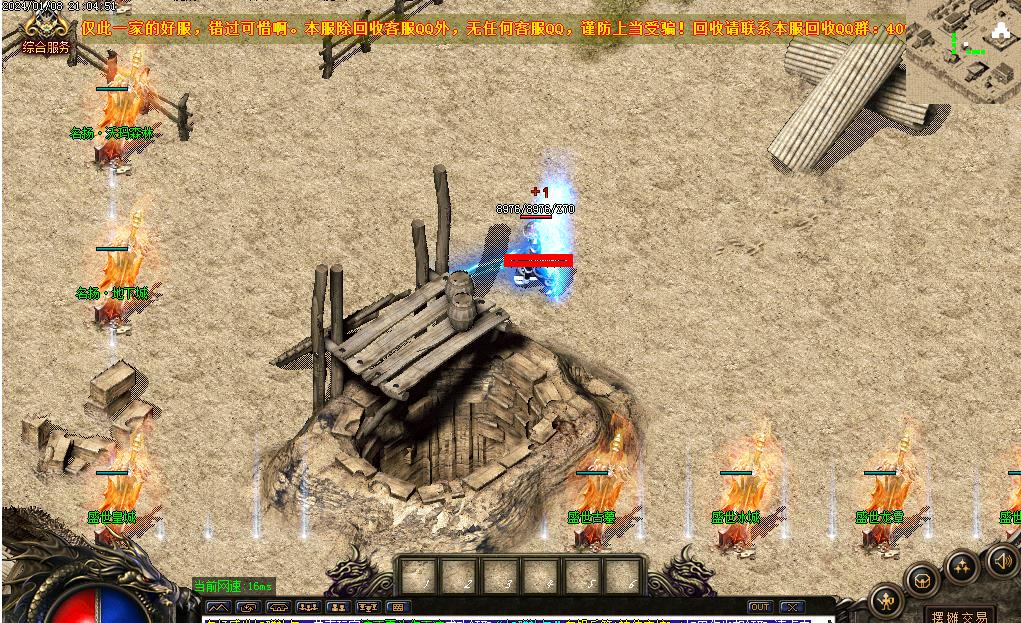
Task: Click the scrolling server announcement banner
Action: point(490,29)
